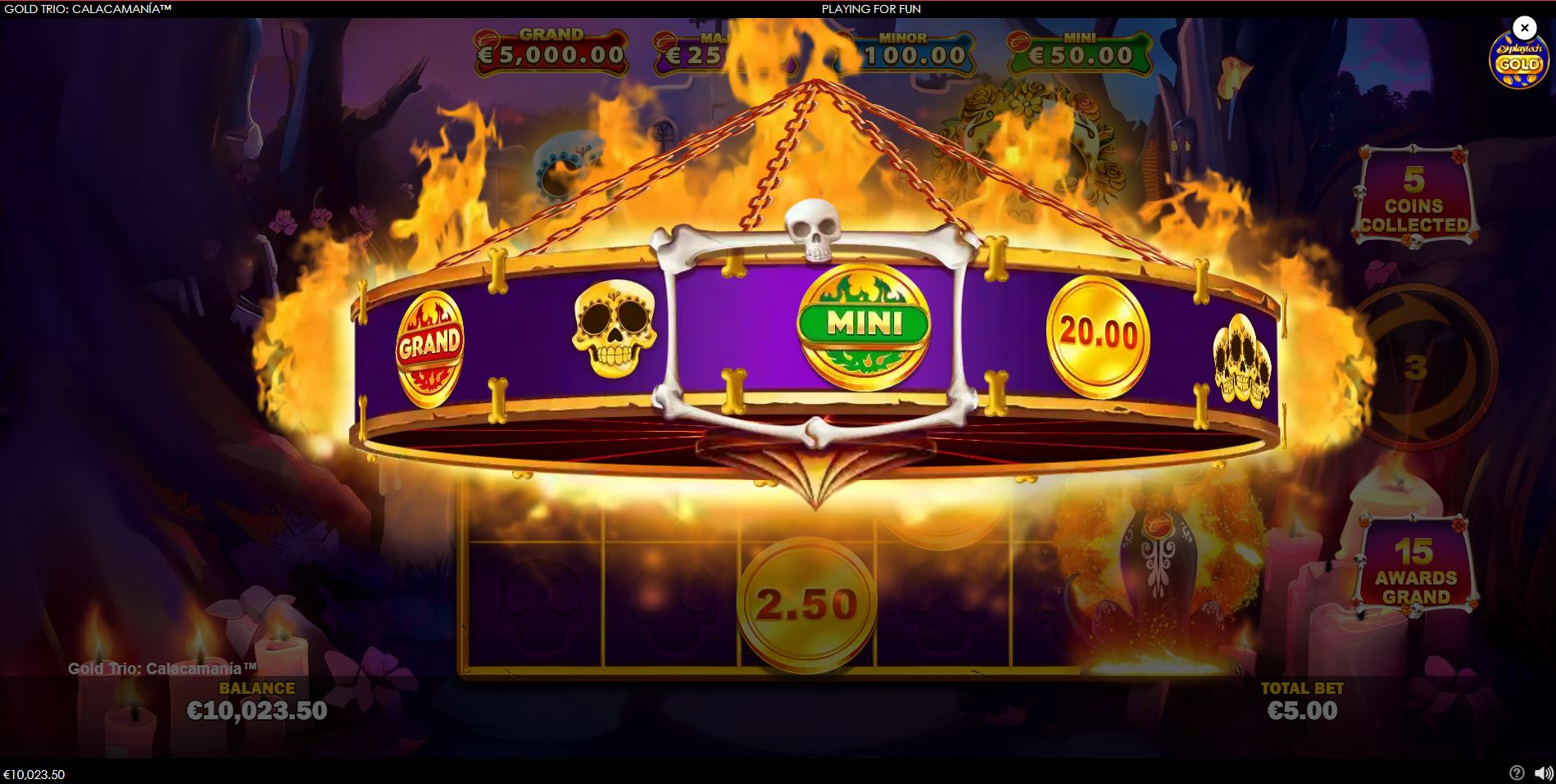Close the game with the X button

point(1523,27)
